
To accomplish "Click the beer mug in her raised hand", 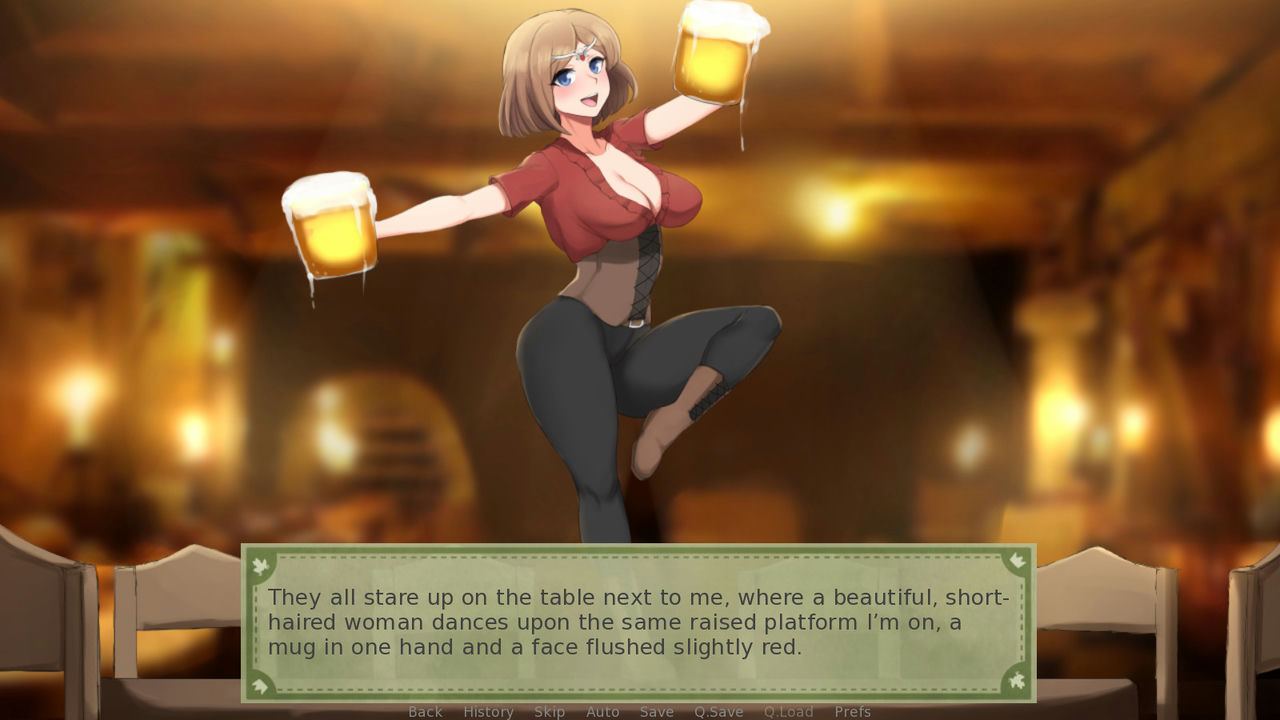I will (x=712, y=55).
